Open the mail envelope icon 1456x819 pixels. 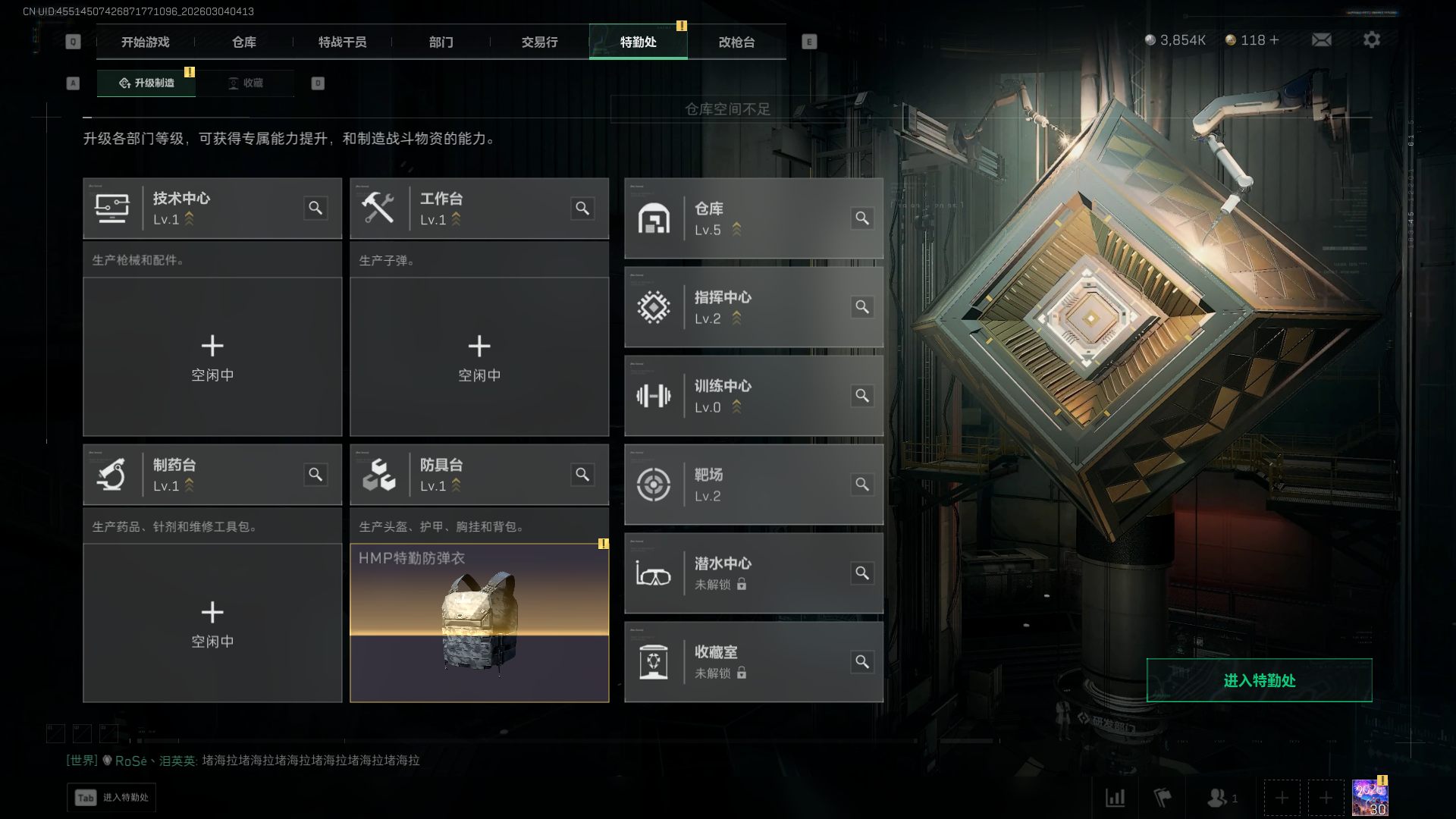(x=1321, y=40)
